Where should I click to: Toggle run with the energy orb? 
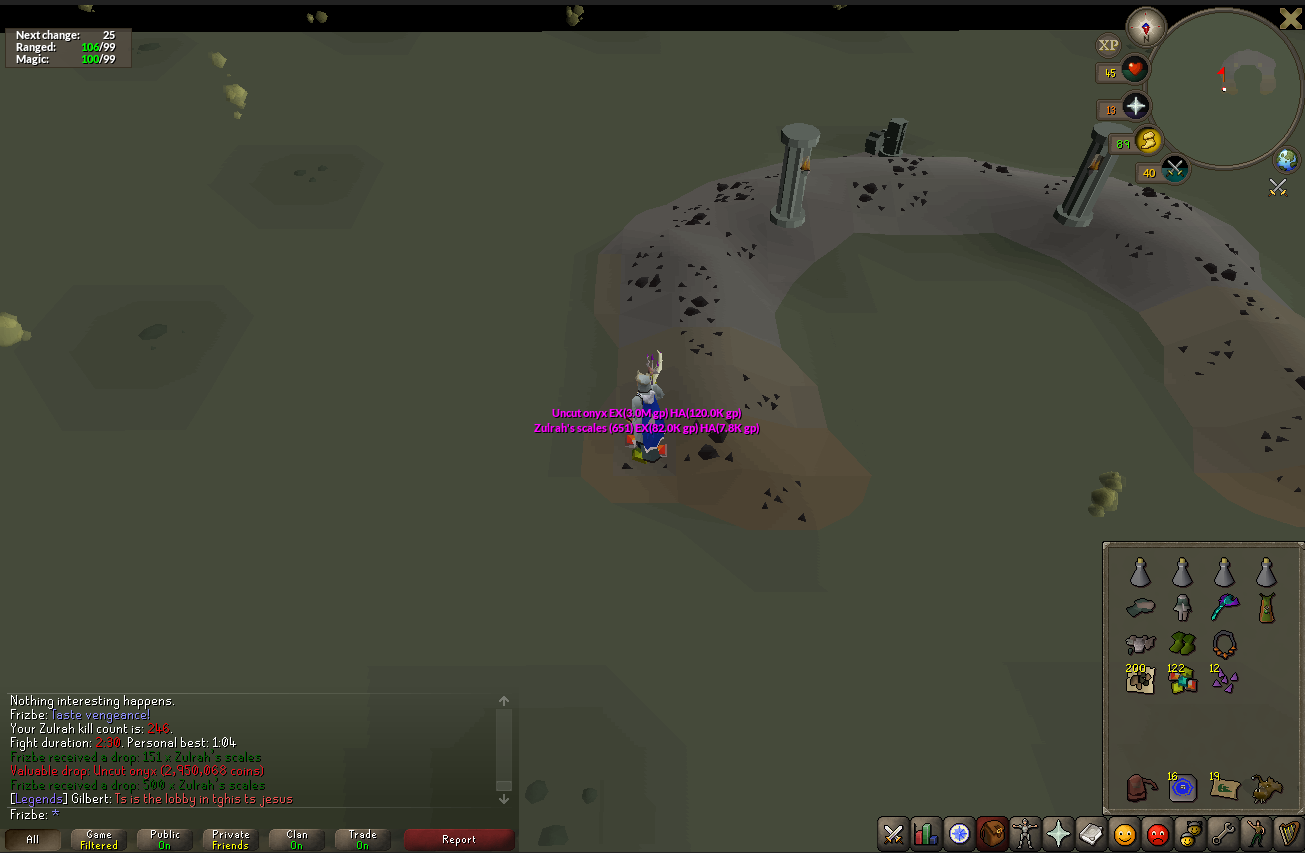click(1147, 141)
